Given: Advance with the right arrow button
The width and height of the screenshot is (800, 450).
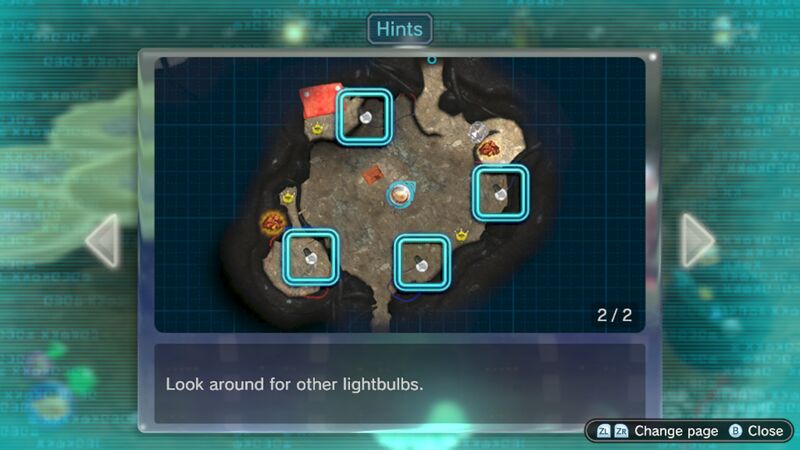Looking at the screenshot, I should (x=697, y=241).
